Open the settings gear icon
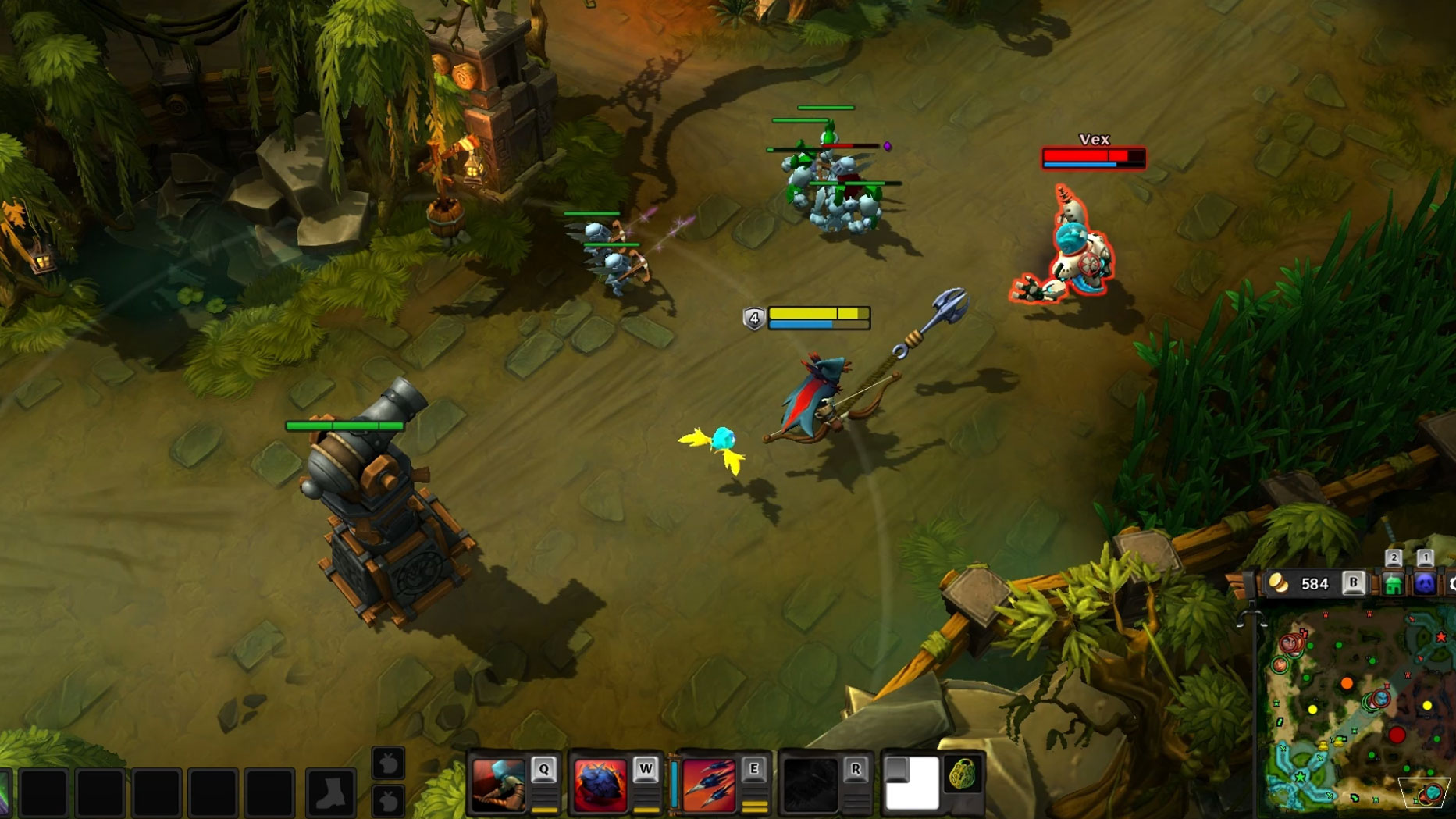The height and width of the screenshot is (819, 1456). point(1451,584)
